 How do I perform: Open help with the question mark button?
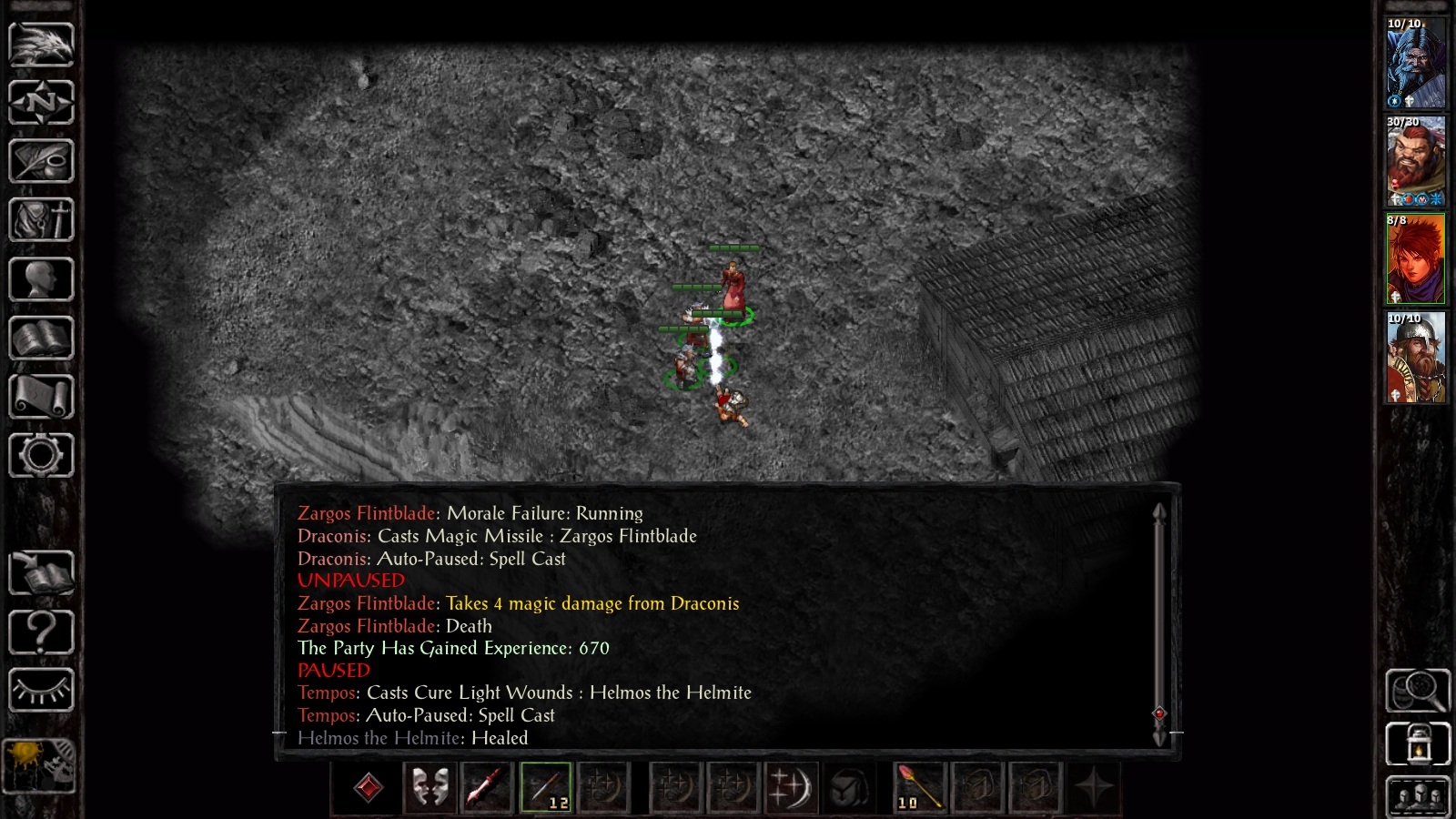point(41,632)
